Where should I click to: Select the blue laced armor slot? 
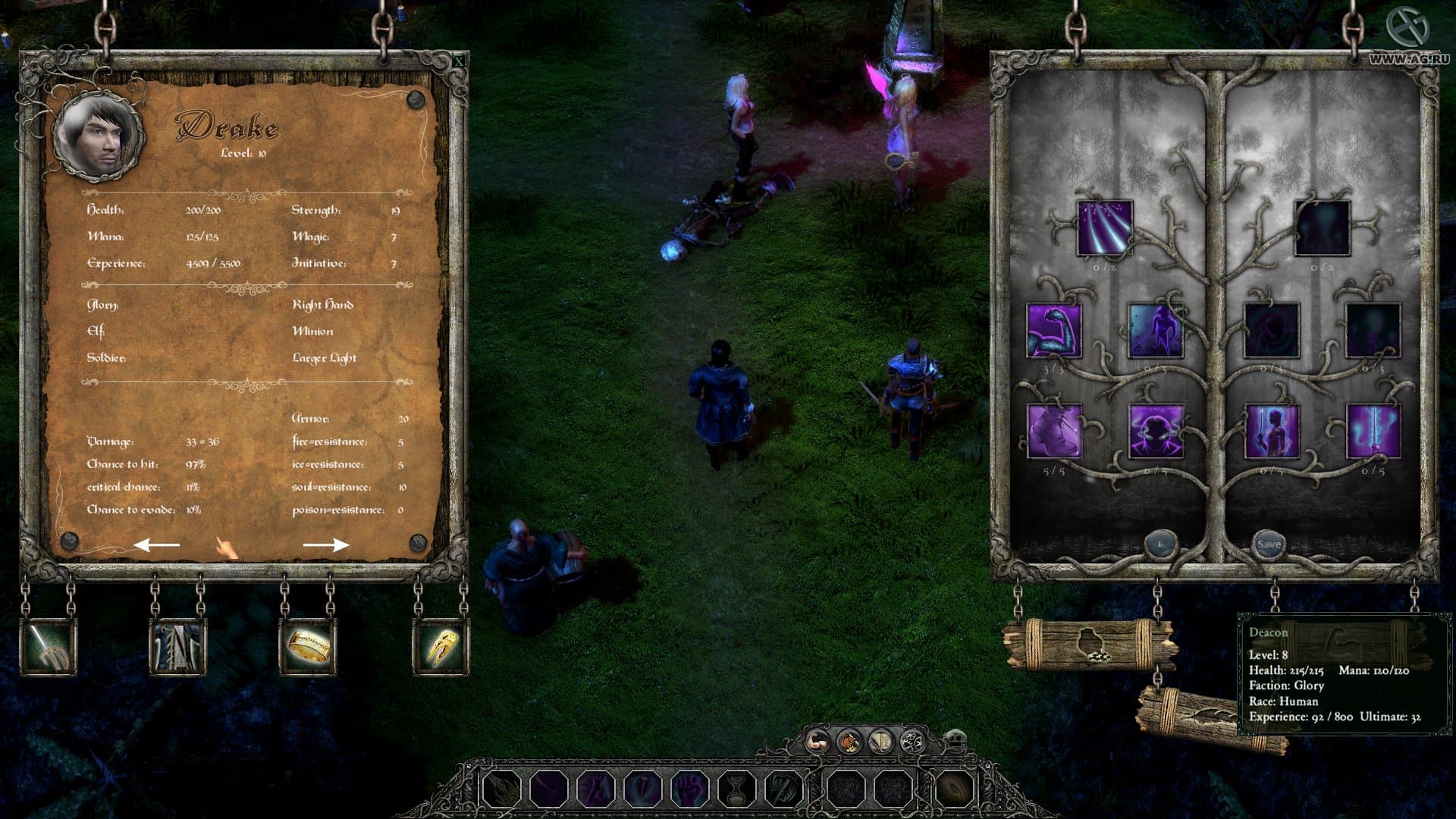click(178, 647)
